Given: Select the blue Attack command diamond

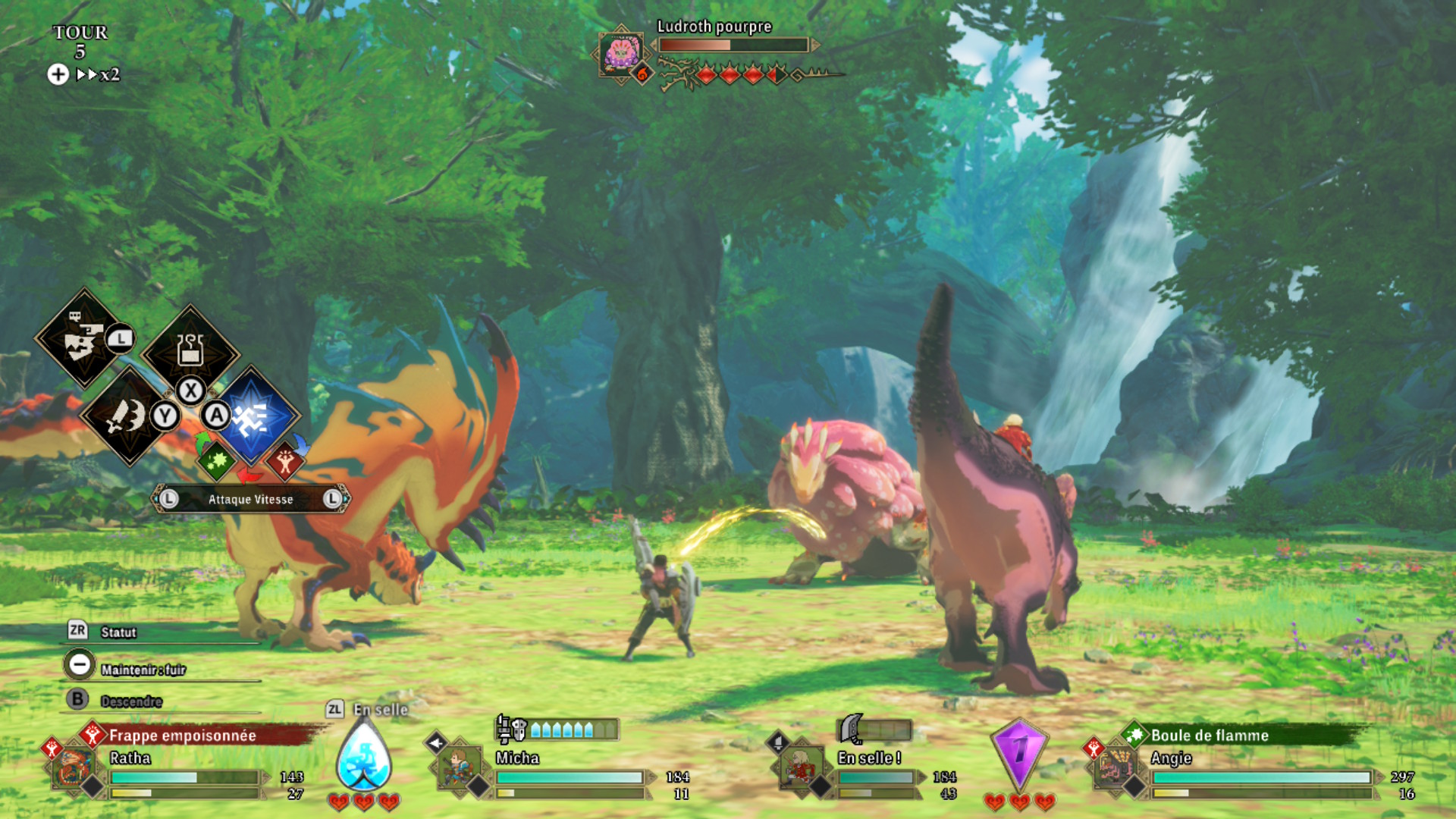Looking at the screenshot, I should [x=253, y=416].
